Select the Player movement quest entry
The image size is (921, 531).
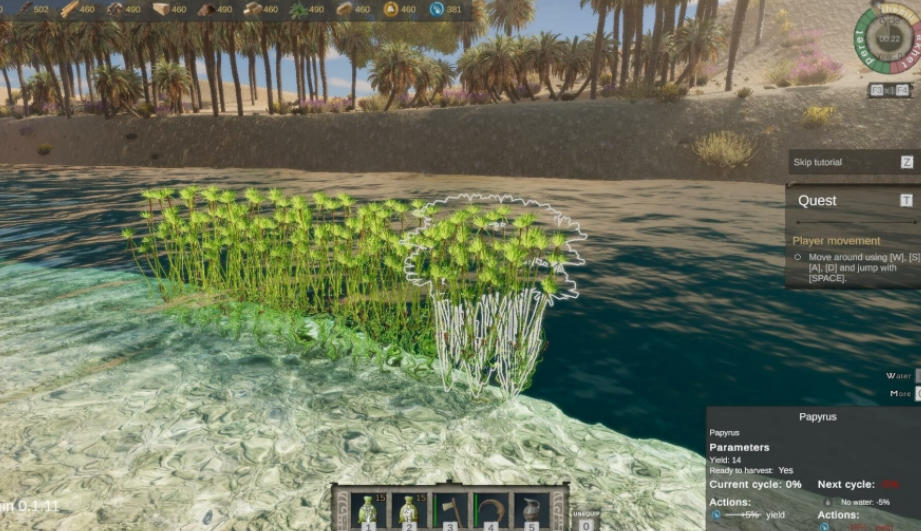click(x=836, y=241)
